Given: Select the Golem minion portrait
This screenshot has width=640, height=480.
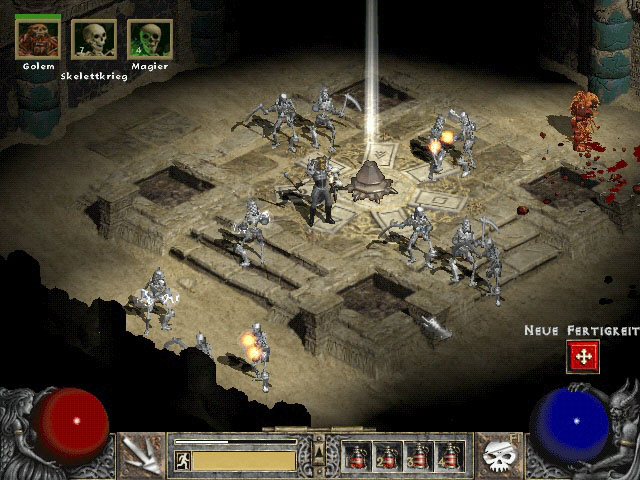Looking at the screenshot, I should (x=38, y=38).
